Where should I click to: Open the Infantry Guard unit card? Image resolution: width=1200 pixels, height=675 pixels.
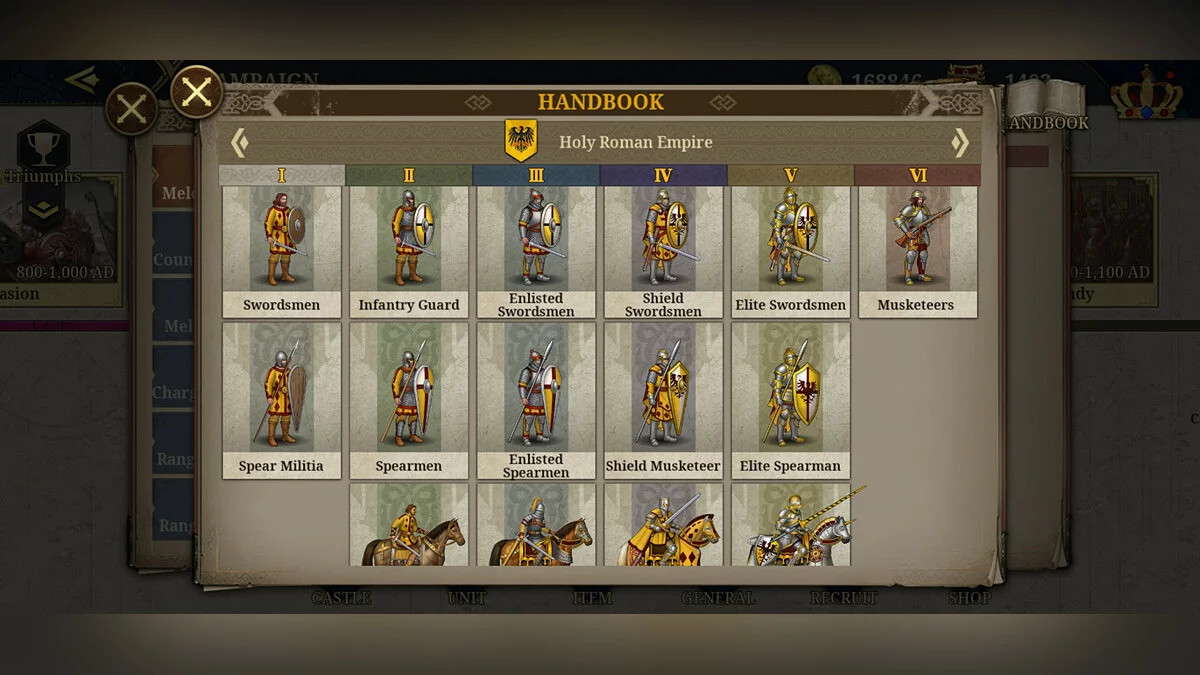409,251
